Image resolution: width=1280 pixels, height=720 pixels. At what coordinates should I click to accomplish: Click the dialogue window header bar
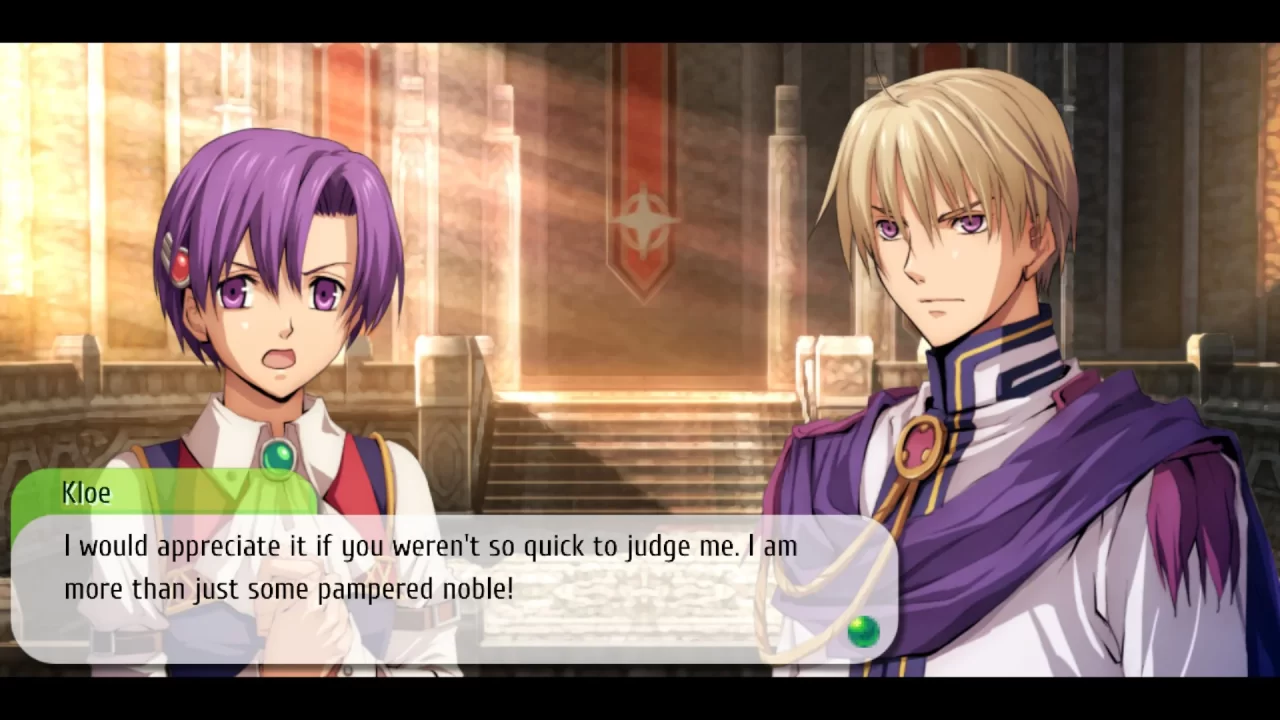165,492
